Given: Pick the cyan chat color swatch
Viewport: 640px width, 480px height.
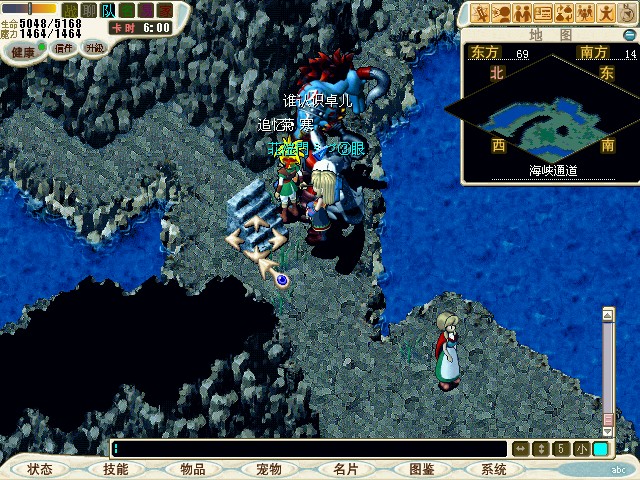Looking at the screenshot, I should (600, 449).
